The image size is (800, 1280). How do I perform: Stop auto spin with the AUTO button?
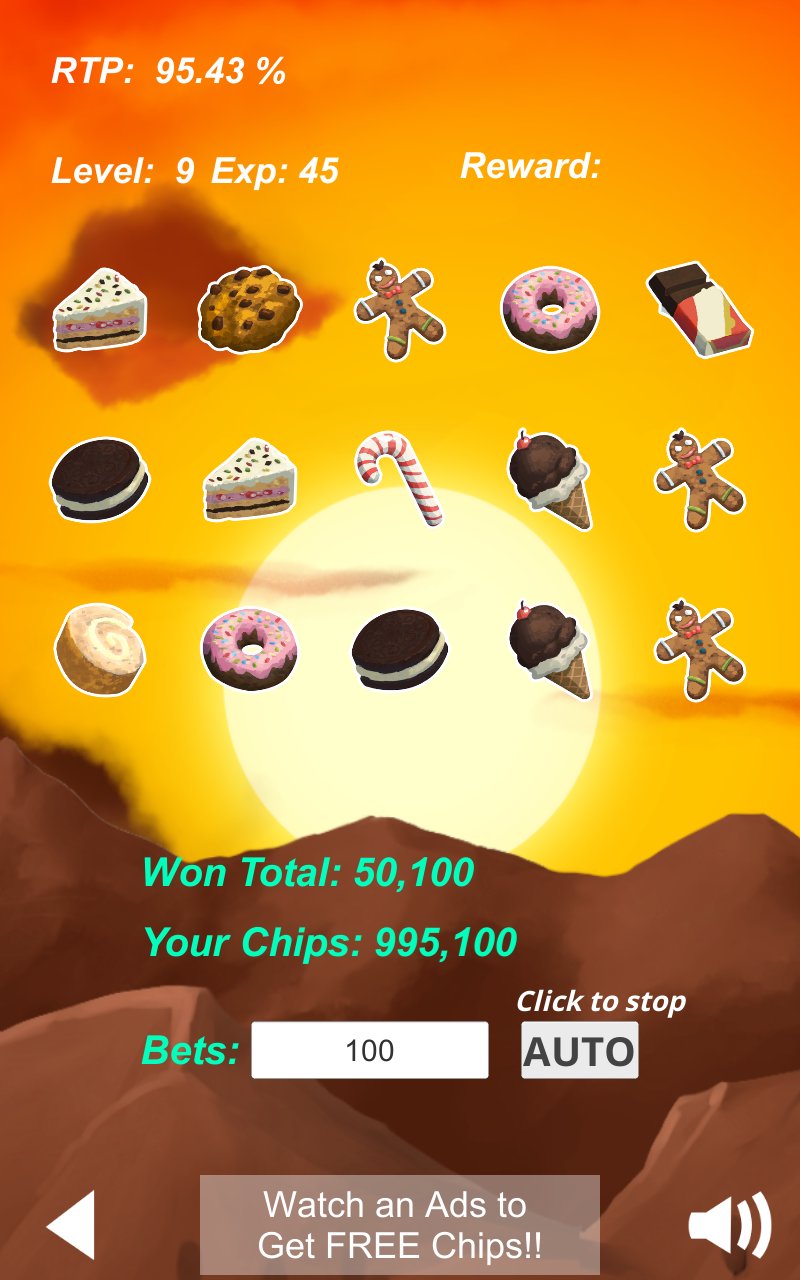tap(579, 1051)
